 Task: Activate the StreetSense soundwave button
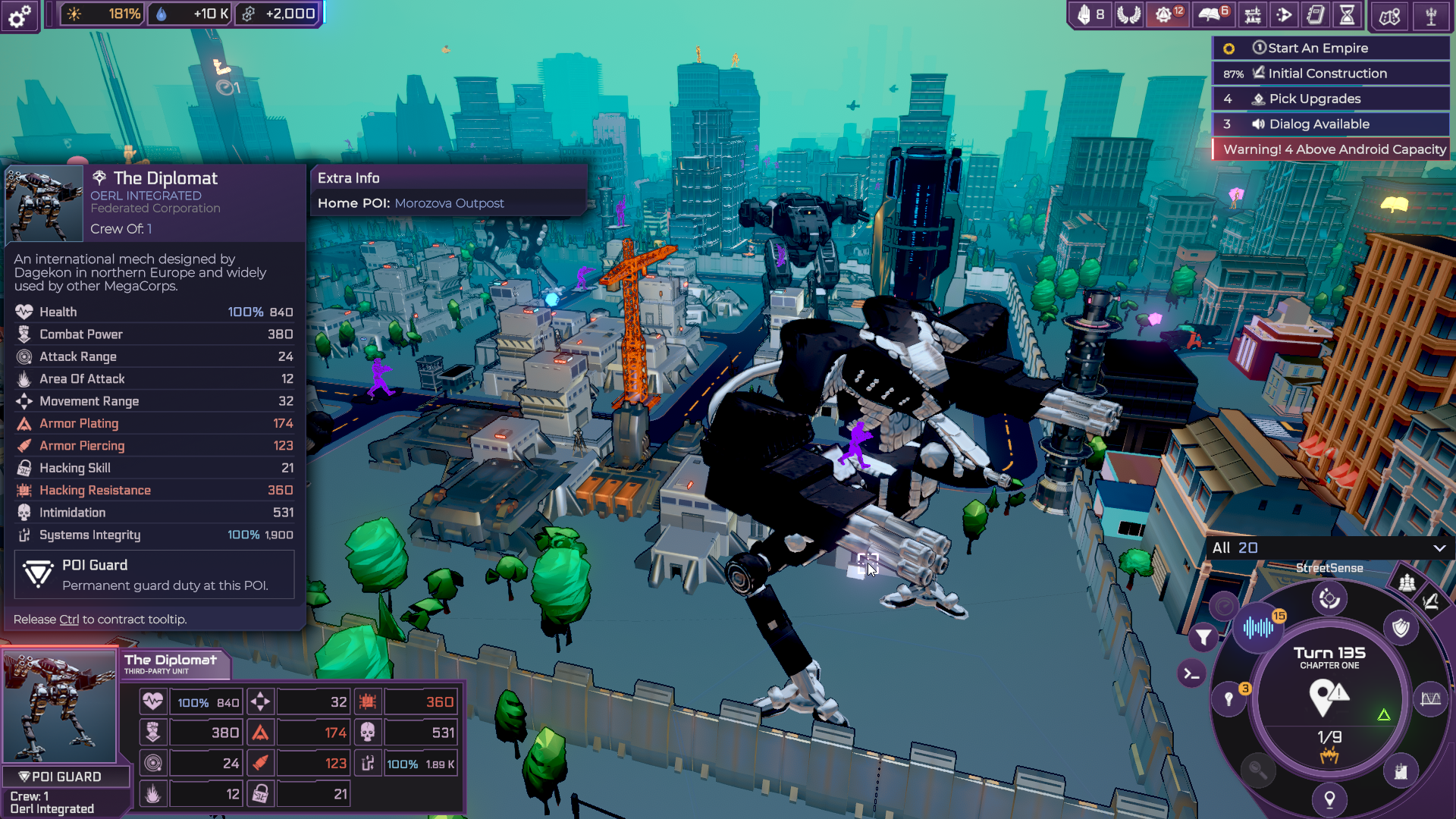point(1258,627)
